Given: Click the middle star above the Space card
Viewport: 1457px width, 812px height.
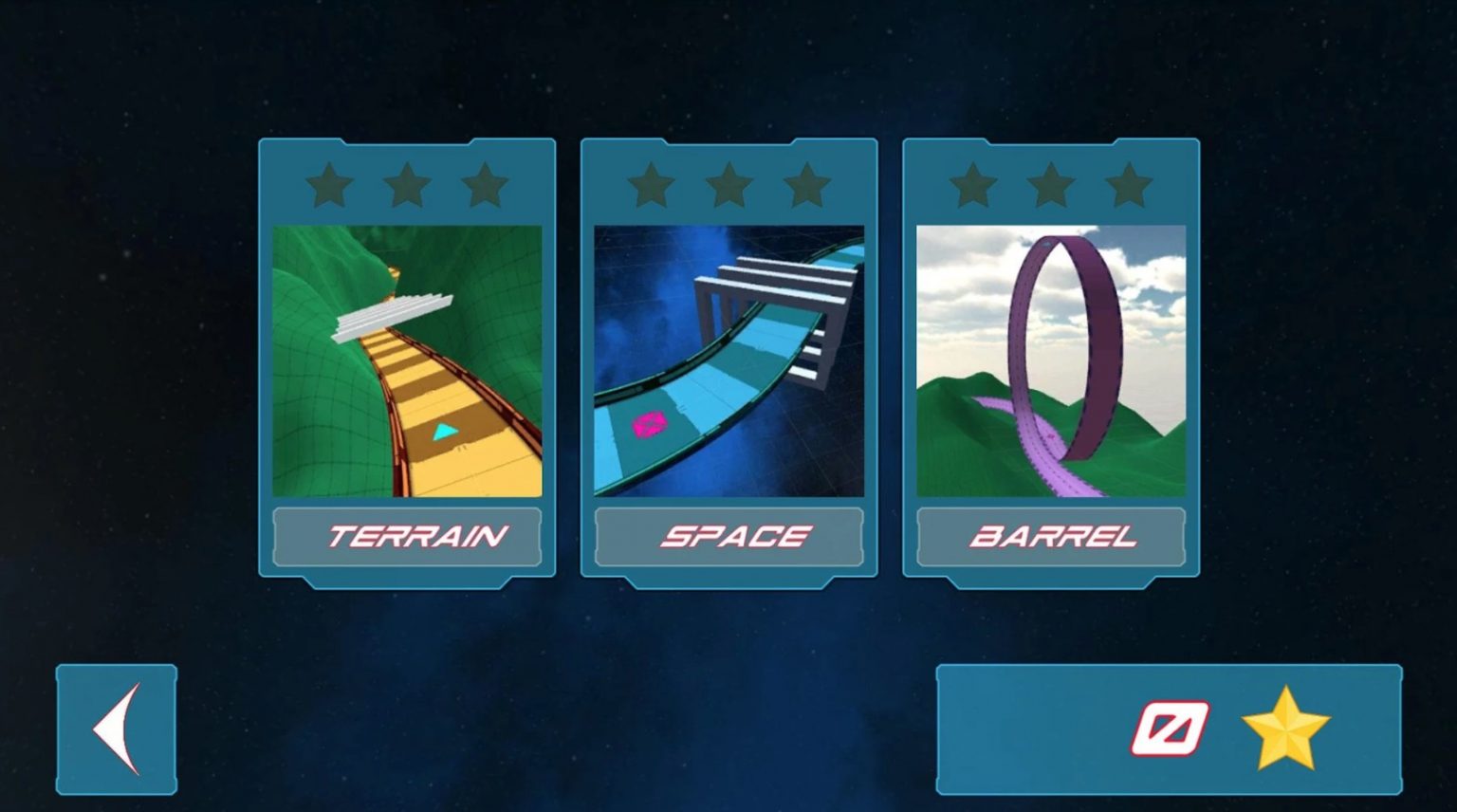Looking at the screenshot, I should coord(728,186).
